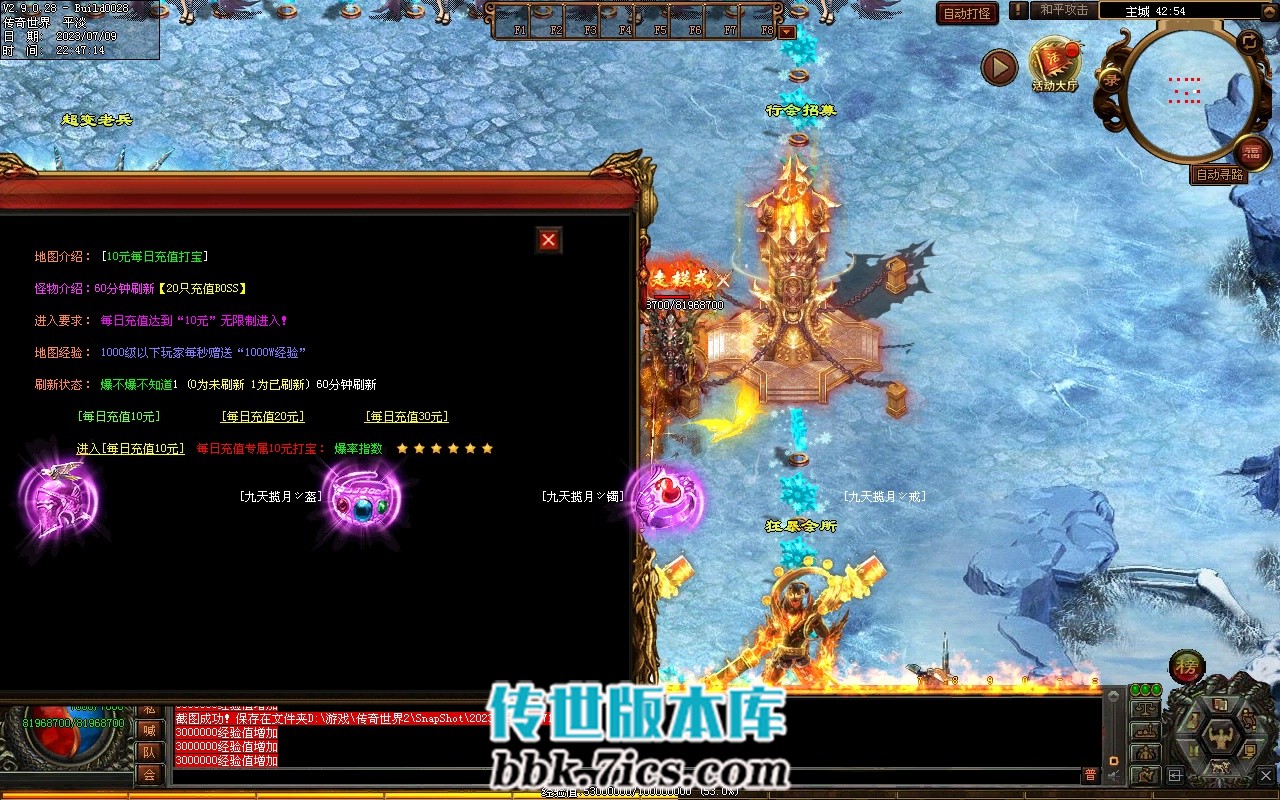The width and height of the screenshot is (1280, 800).
Task: Close the daily recharge dialog
Action: (548, 240)
